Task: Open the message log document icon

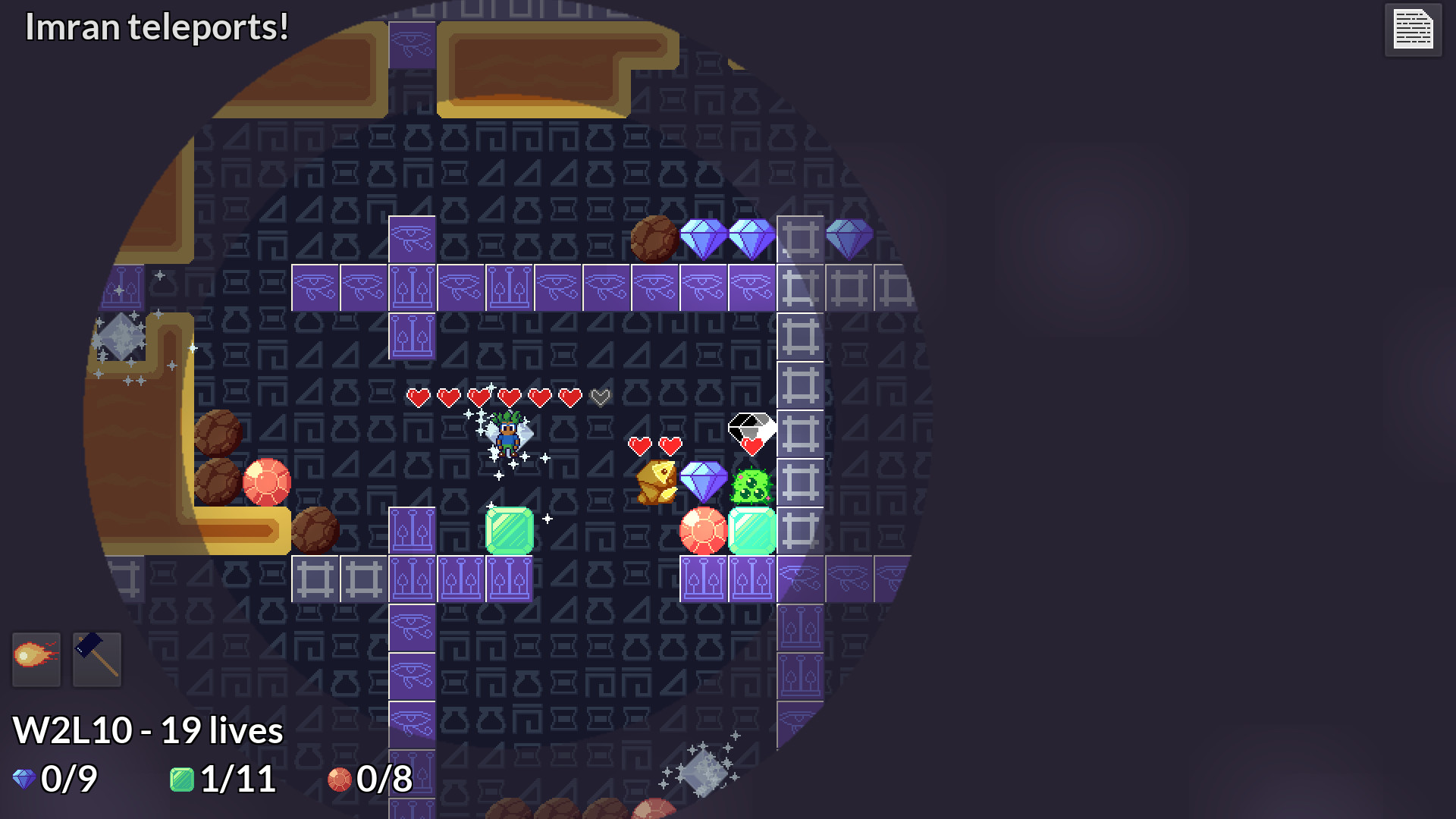Action: [1412, 30]
